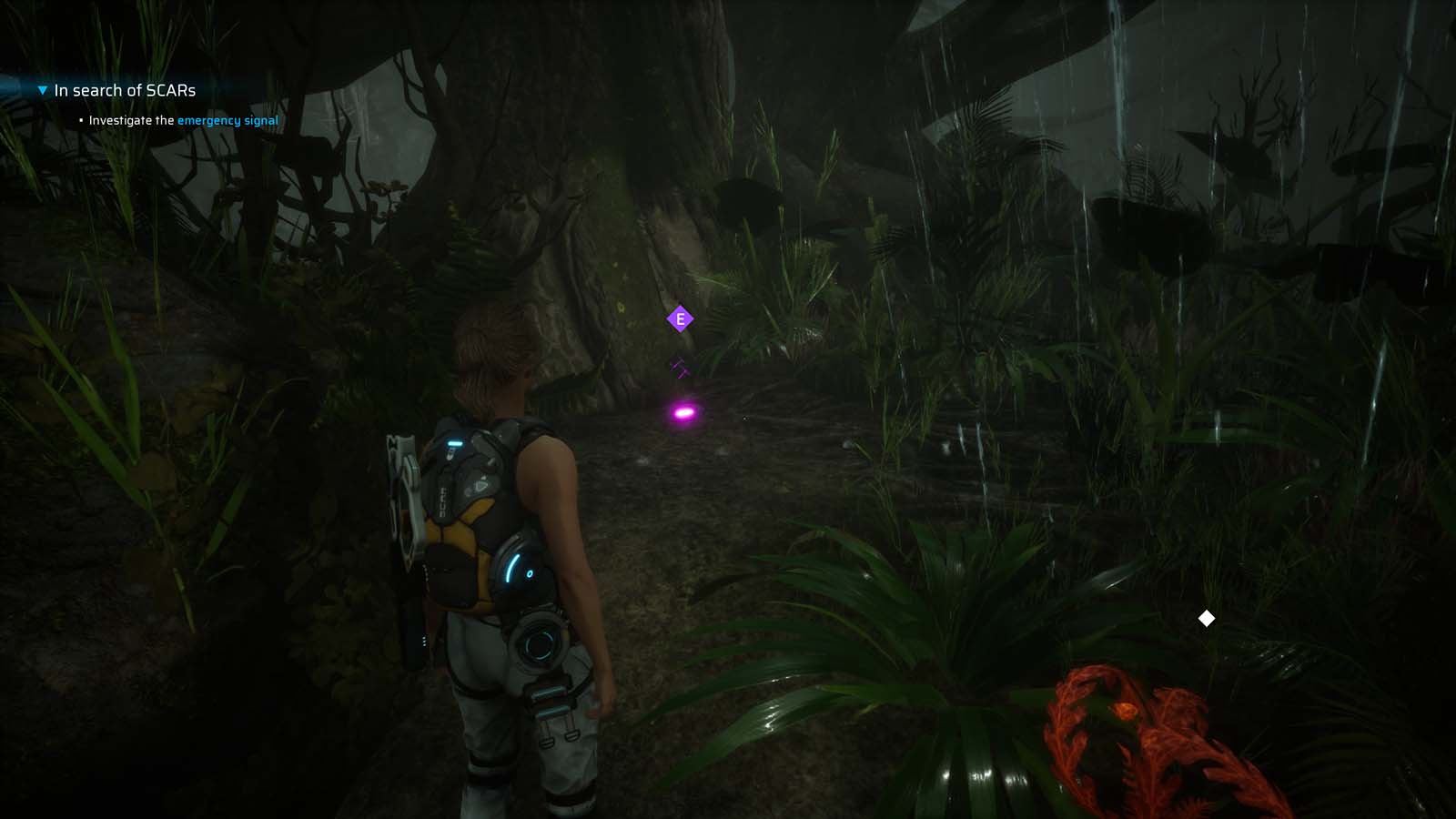Select the In search of SCARs quest title
Viewport: 1456px width, 819px height.
pos(126,90)
